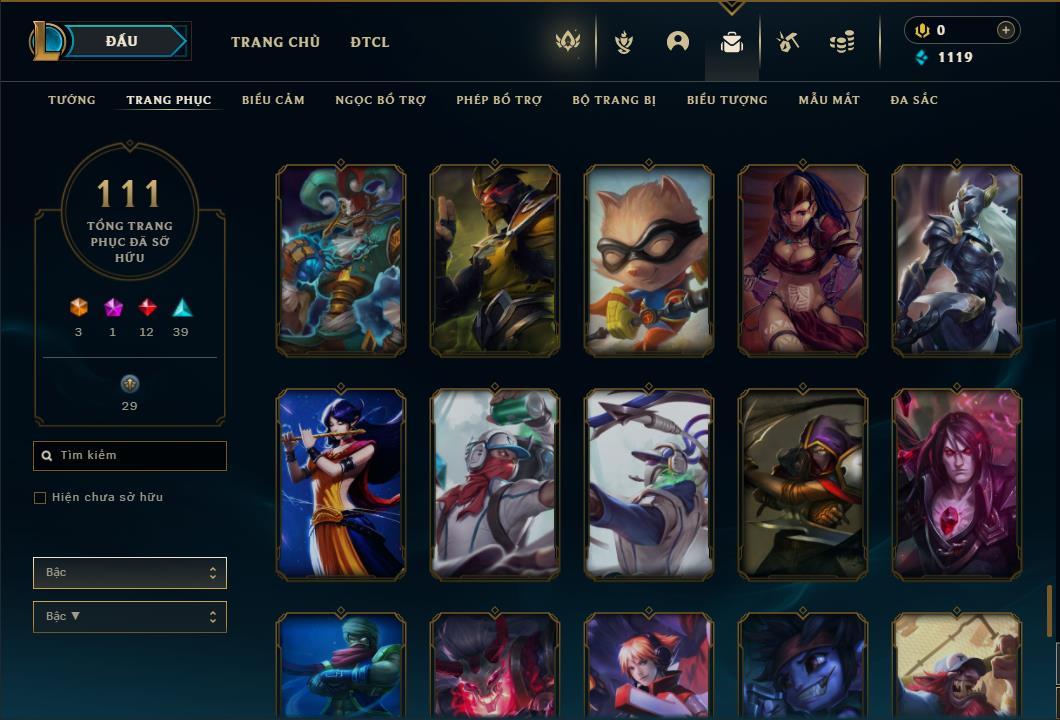
Task: Switch to the BIỂU CẢM tab
Action: (x=273, y=100)
